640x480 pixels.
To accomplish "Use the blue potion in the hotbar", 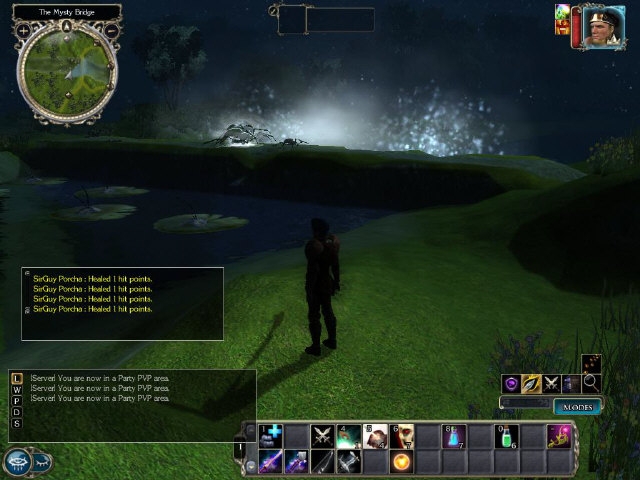I will tap(453, 436).
